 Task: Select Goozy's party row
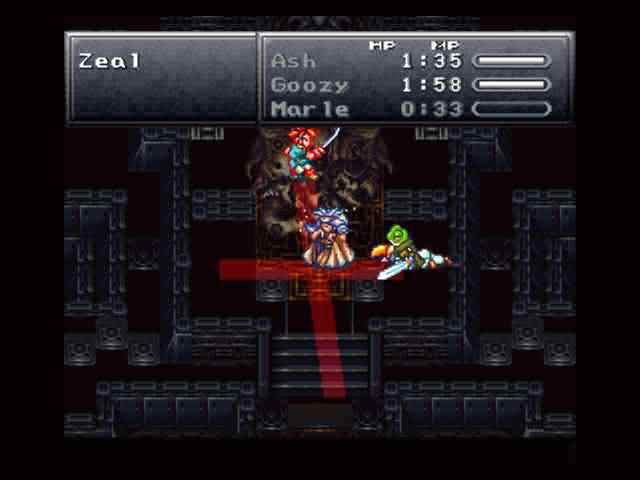click(x=310, y=85)
